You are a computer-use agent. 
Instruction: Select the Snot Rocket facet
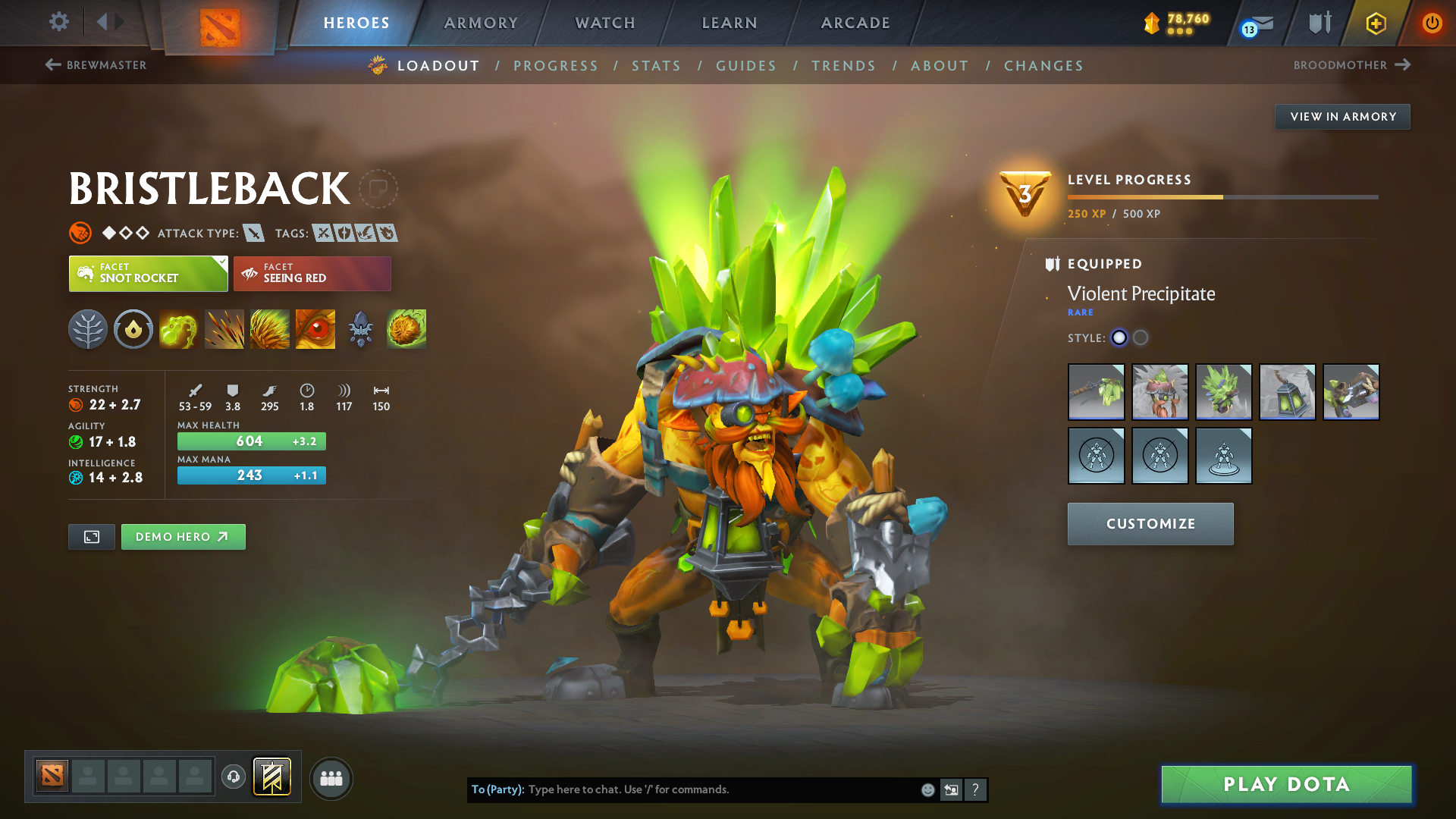coord(148,273)
